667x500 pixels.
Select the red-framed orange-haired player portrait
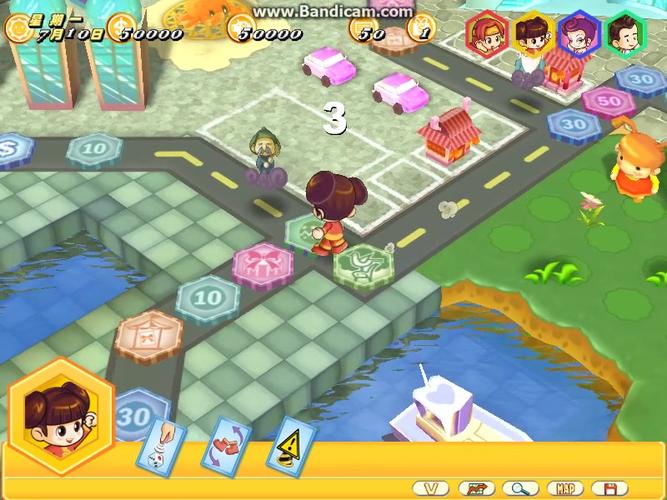[487, 34]
